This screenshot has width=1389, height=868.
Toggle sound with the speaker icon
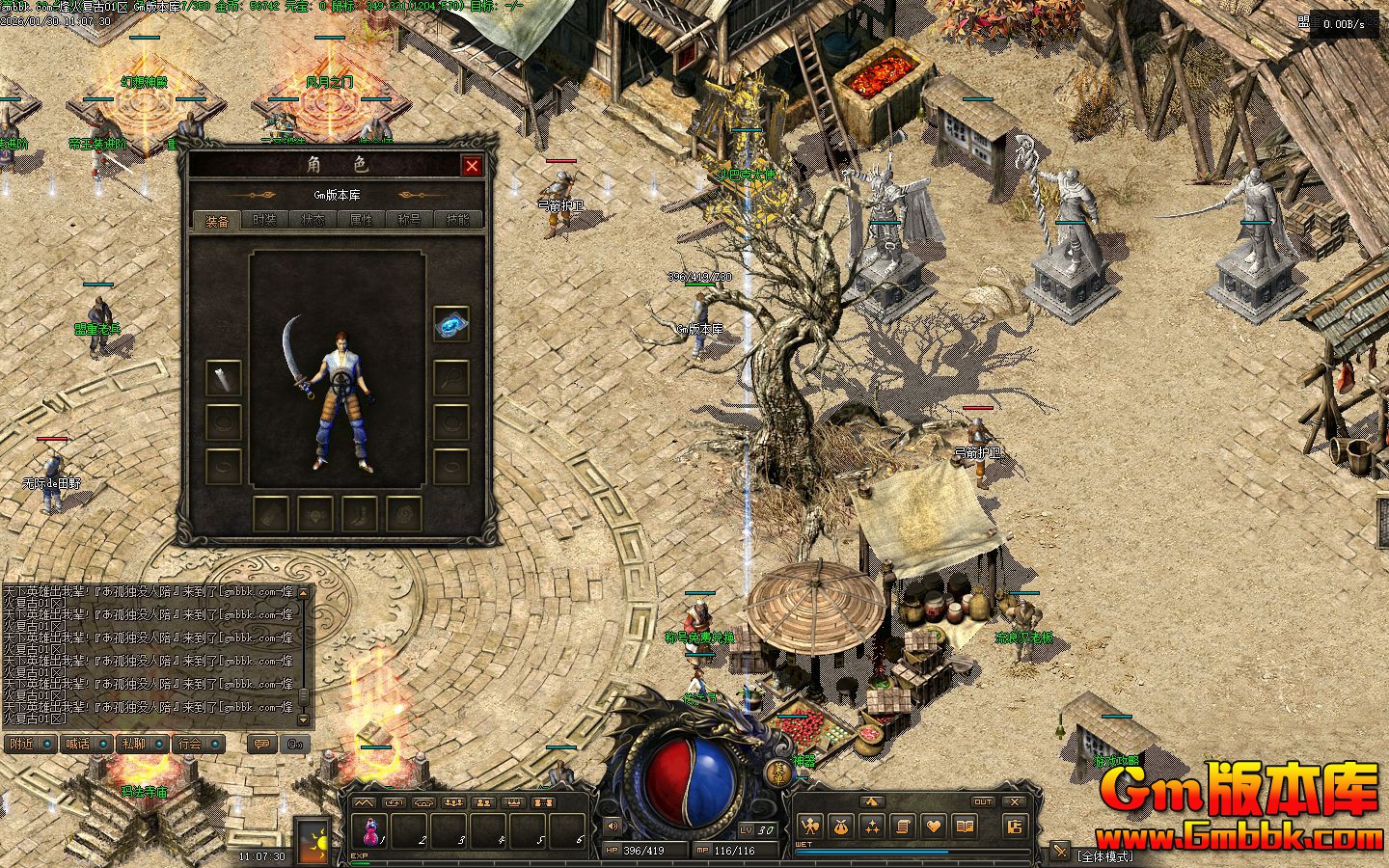coord(612,826)
